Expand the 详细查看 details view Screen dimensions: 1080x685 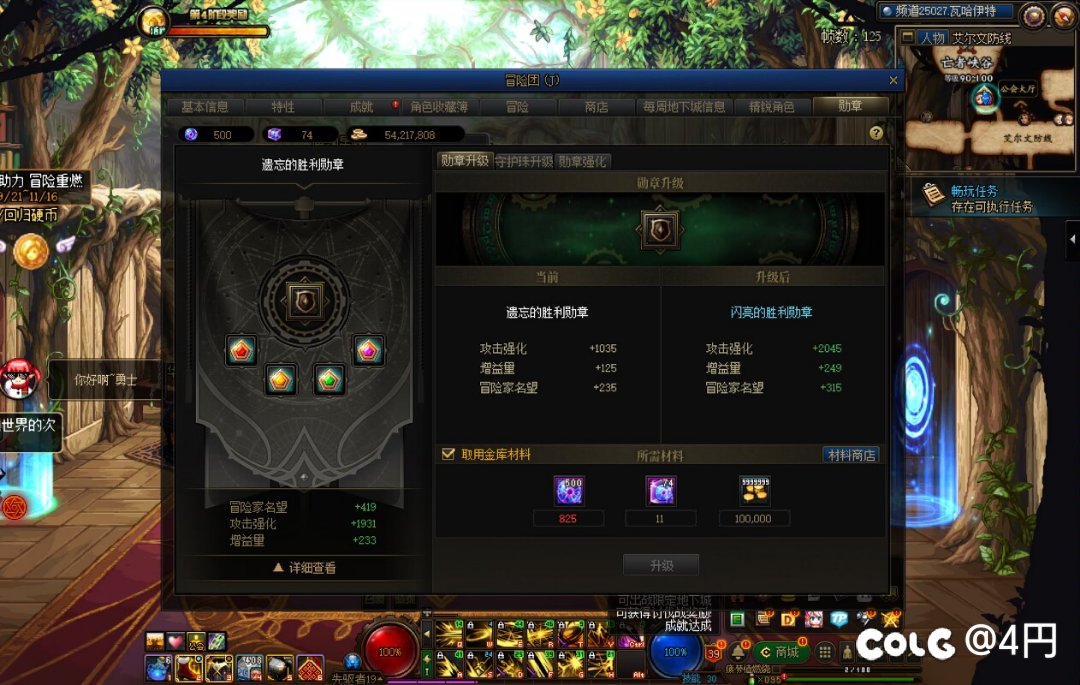click(304, 568)
